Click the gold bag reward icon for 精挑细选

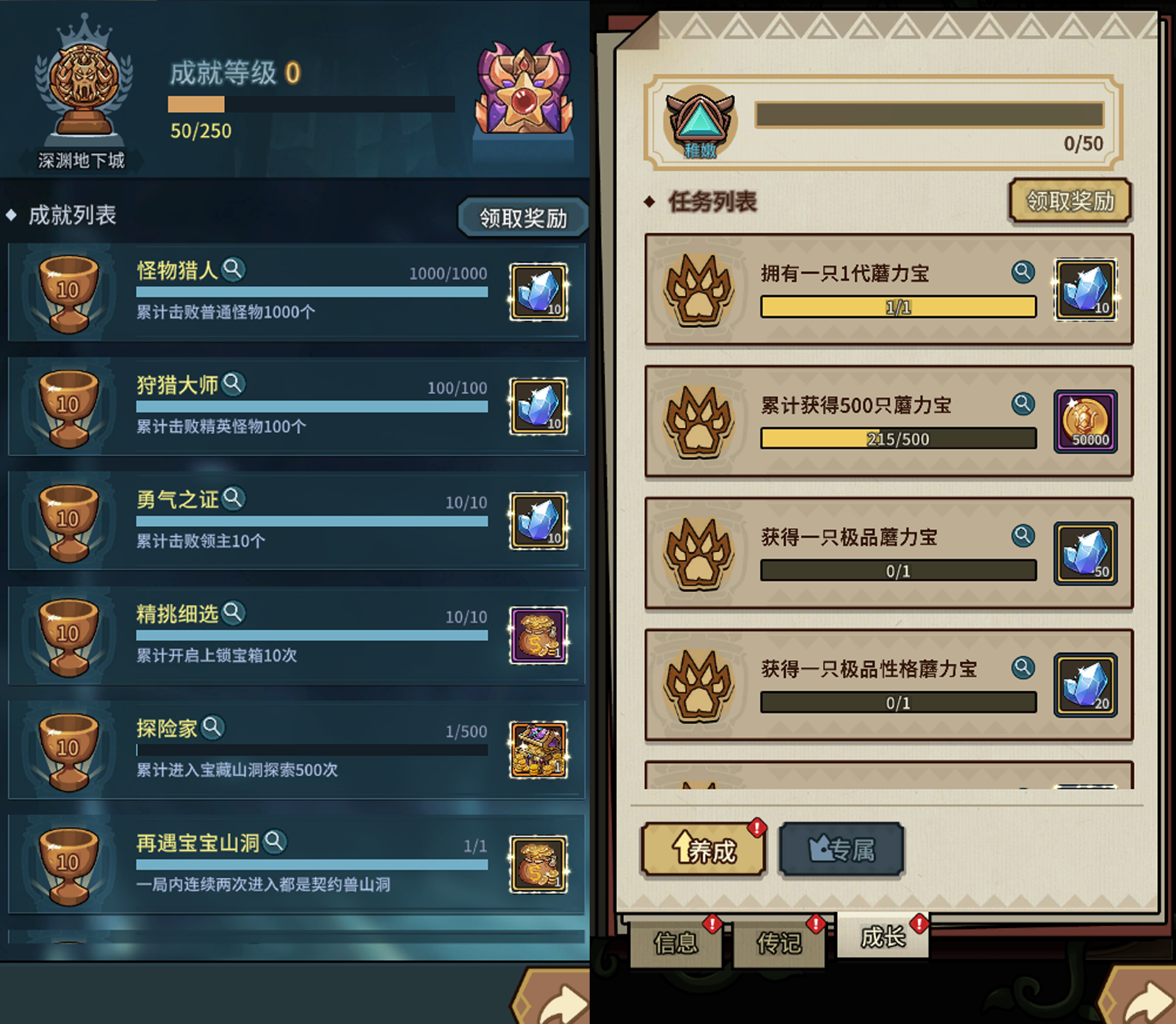click(538, 634)
